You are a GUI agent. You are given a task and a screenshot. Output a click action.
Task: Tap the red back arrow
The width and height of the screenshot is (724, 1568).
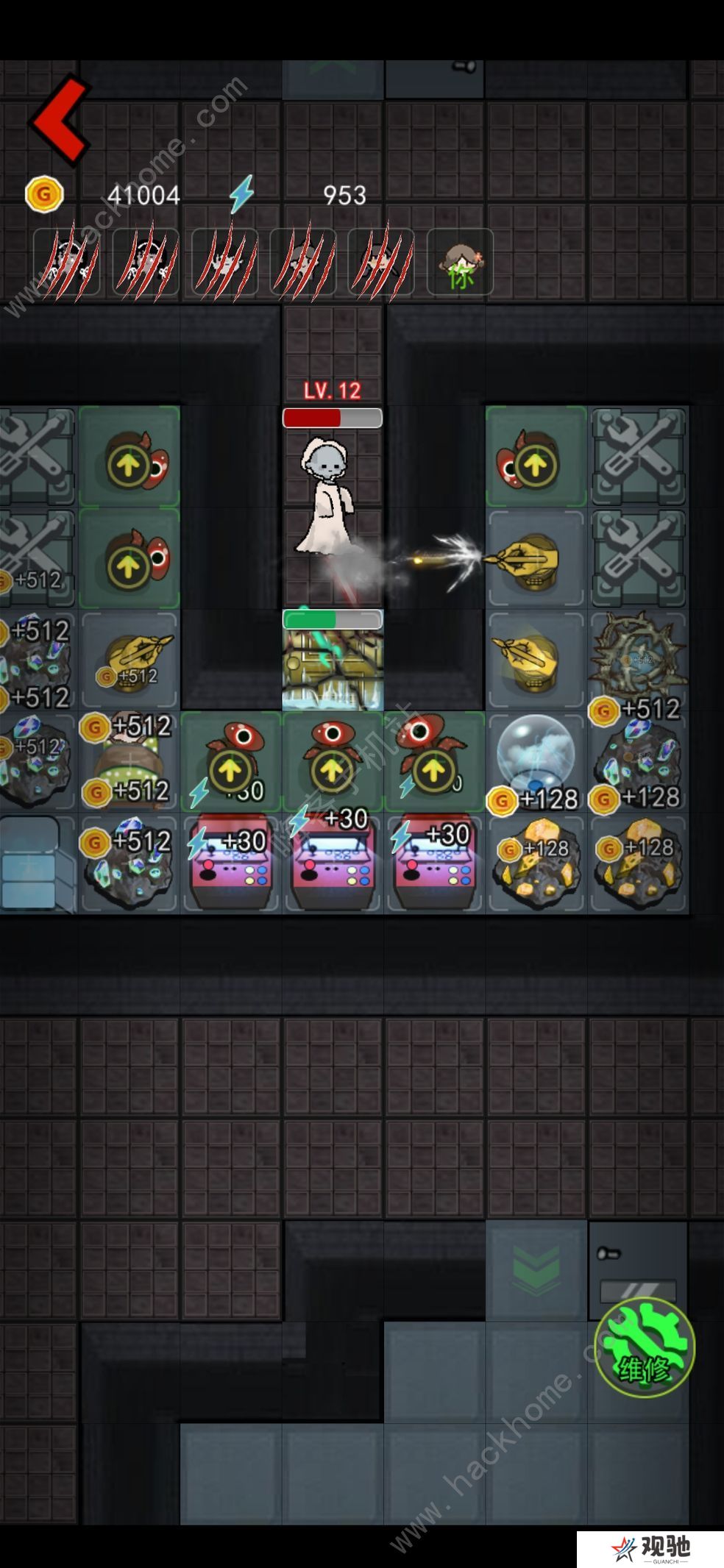(60, 119)
